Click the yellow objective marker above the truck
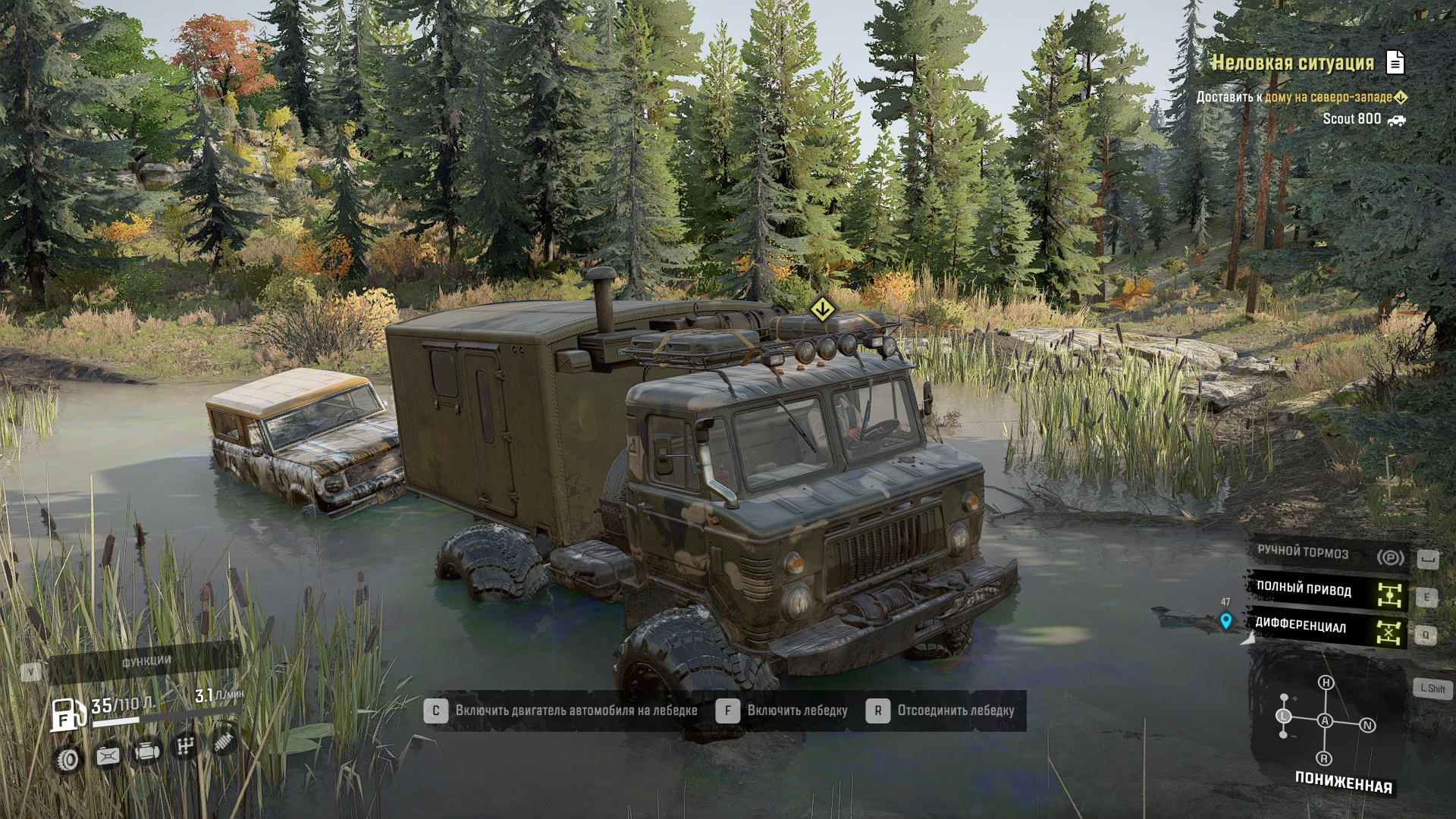The height and width of the screenshot is (819, 1456). (821, 309)
